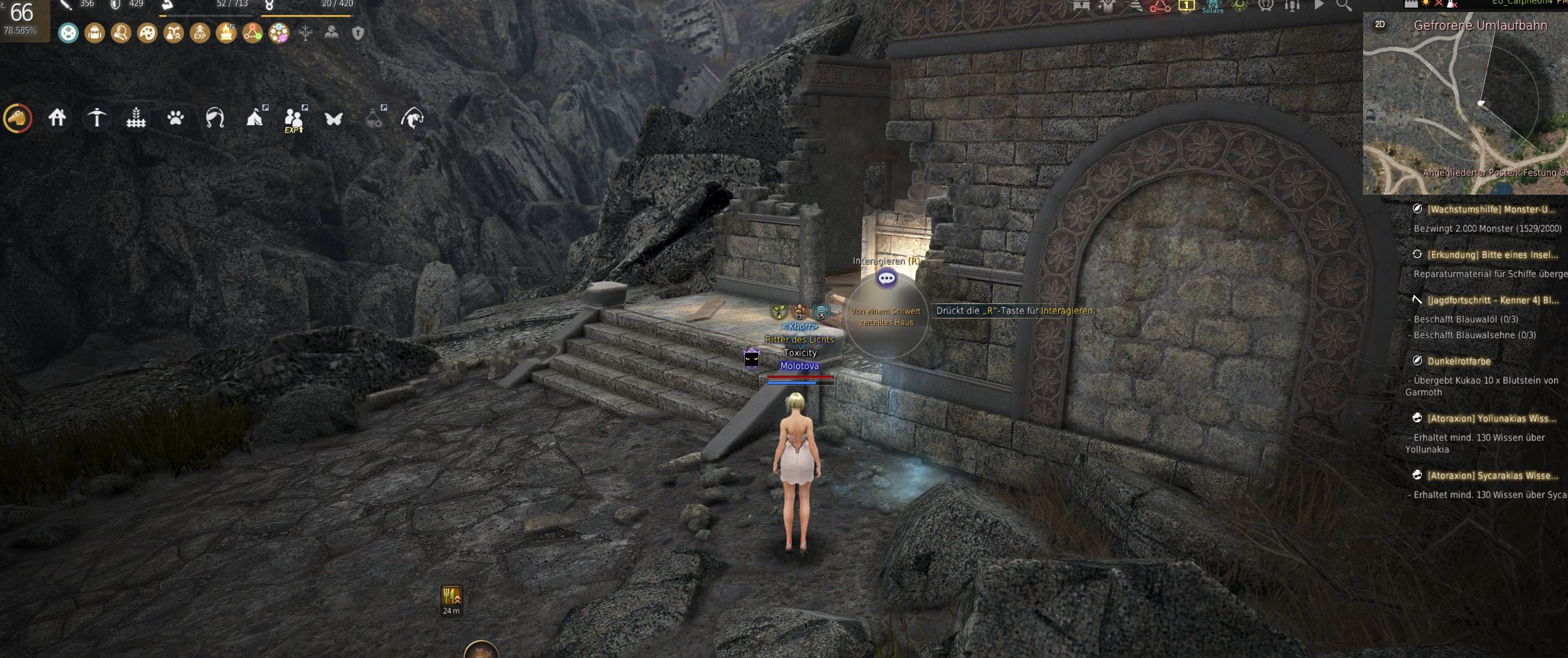
Task: Open the pickaxe worker icon
Action: click(97, 118)
